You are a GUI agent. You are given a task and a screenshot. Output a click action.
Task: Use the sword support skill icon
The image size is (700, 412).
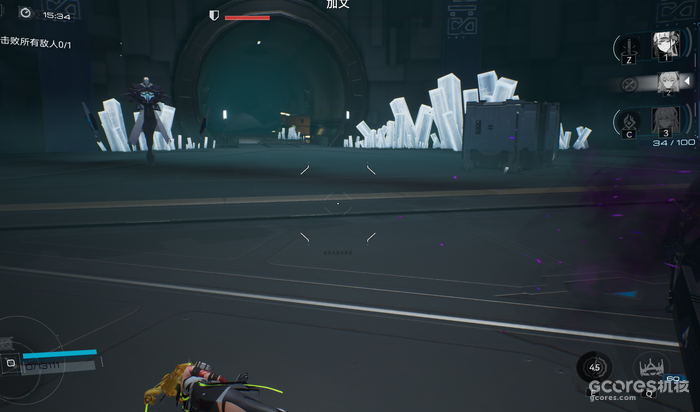pyautogui.click(x=627, y=46)
